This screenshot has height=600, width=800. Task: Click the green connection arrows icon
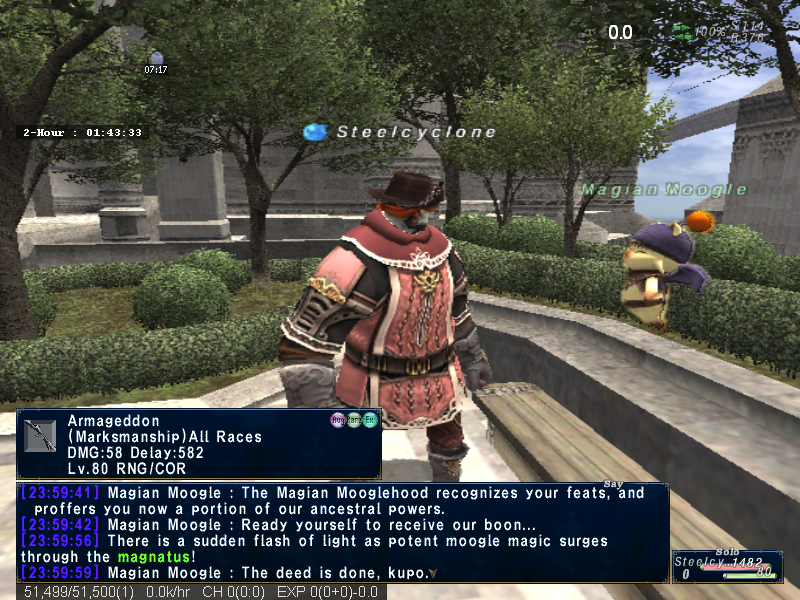coord(681,32)
